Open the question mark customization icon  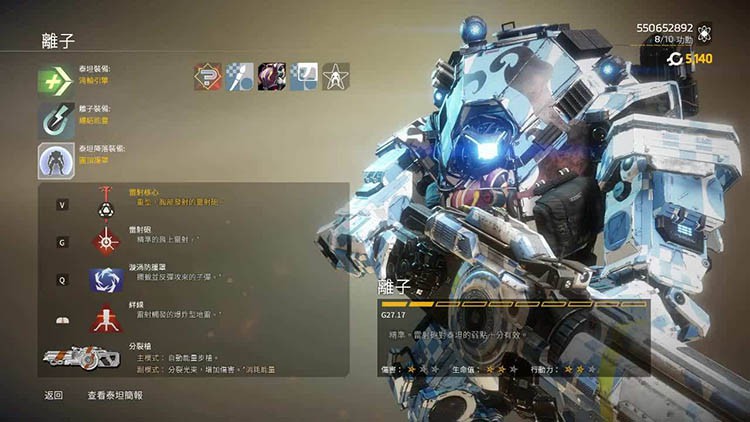tap(208, 76)
